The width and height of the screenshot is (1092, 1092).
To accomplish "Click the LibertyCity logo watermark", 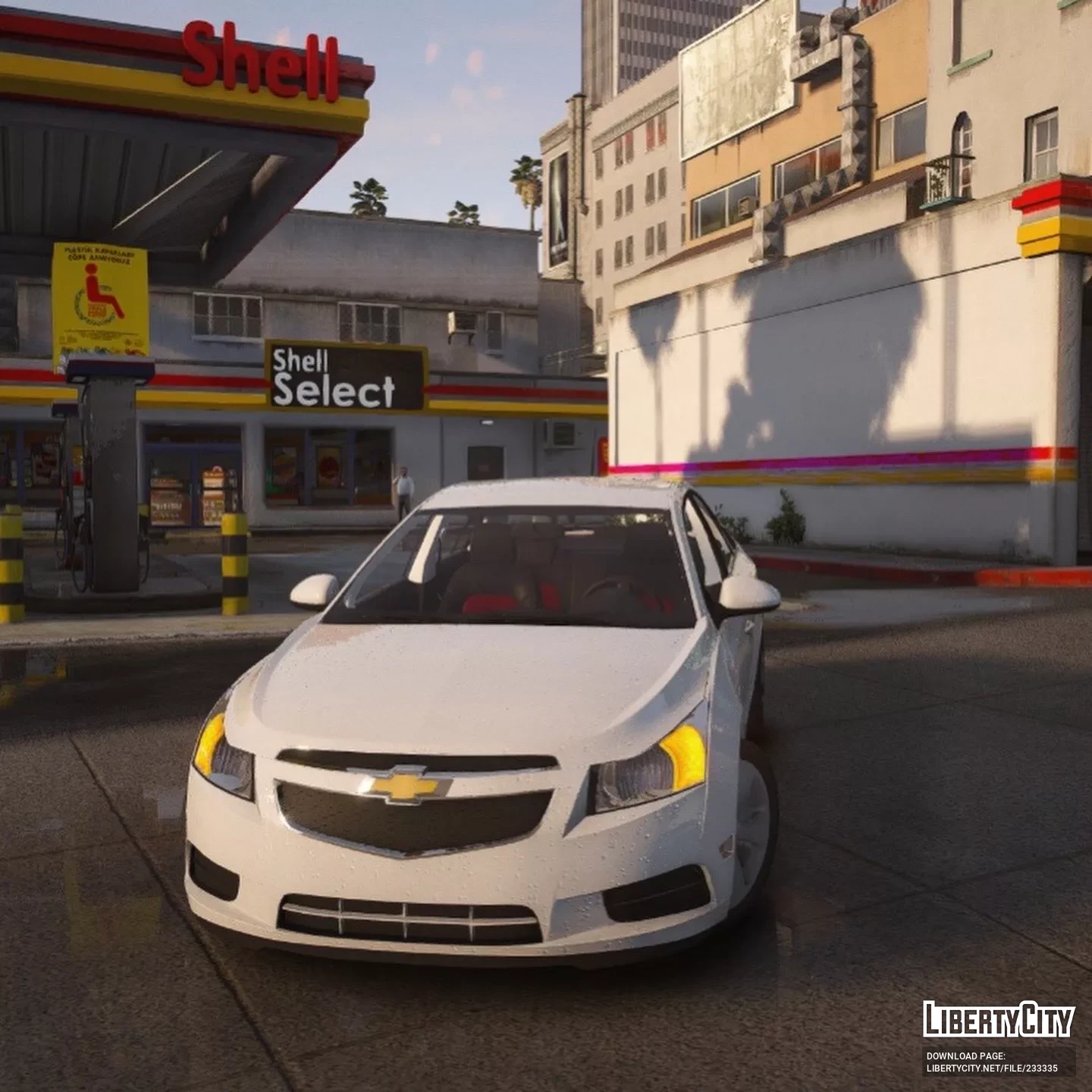I will pos(998,1019).
